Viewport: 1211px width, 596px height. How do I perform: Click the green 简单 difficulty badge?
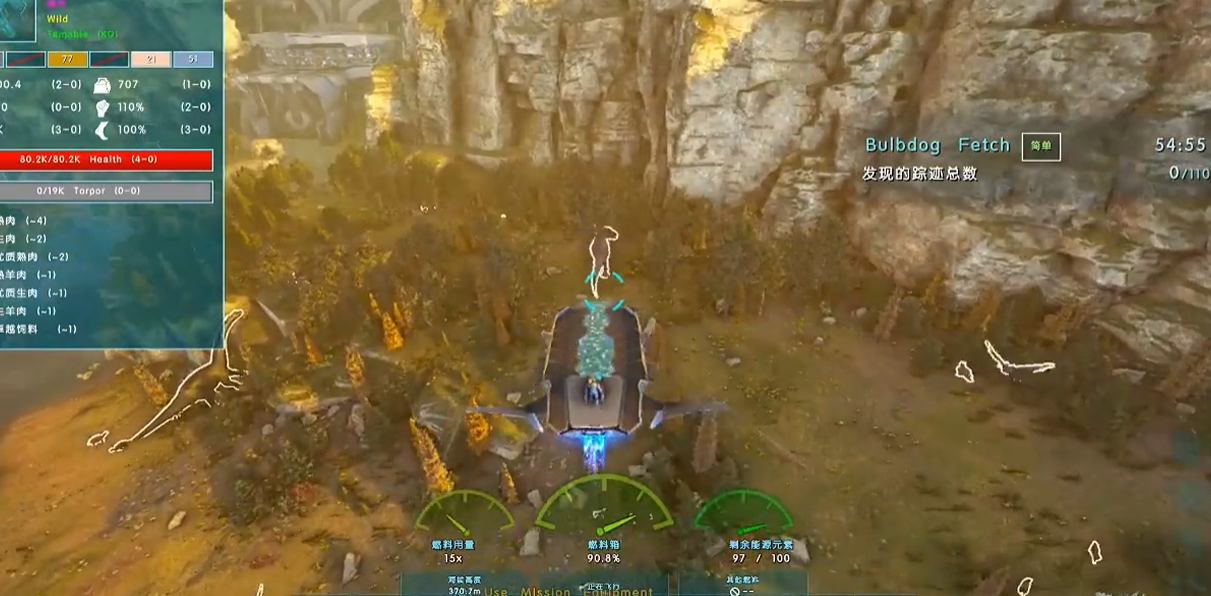tap(1040, 146)
